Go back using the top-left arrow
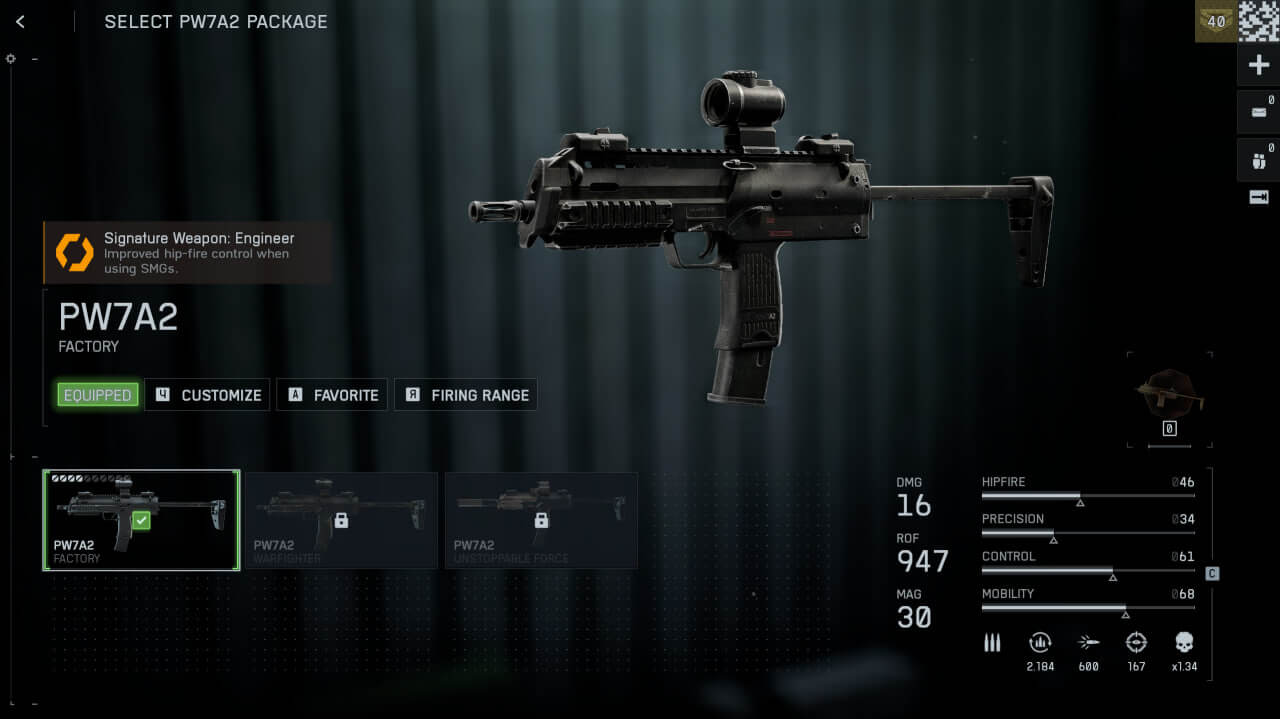 pos(20,21)
